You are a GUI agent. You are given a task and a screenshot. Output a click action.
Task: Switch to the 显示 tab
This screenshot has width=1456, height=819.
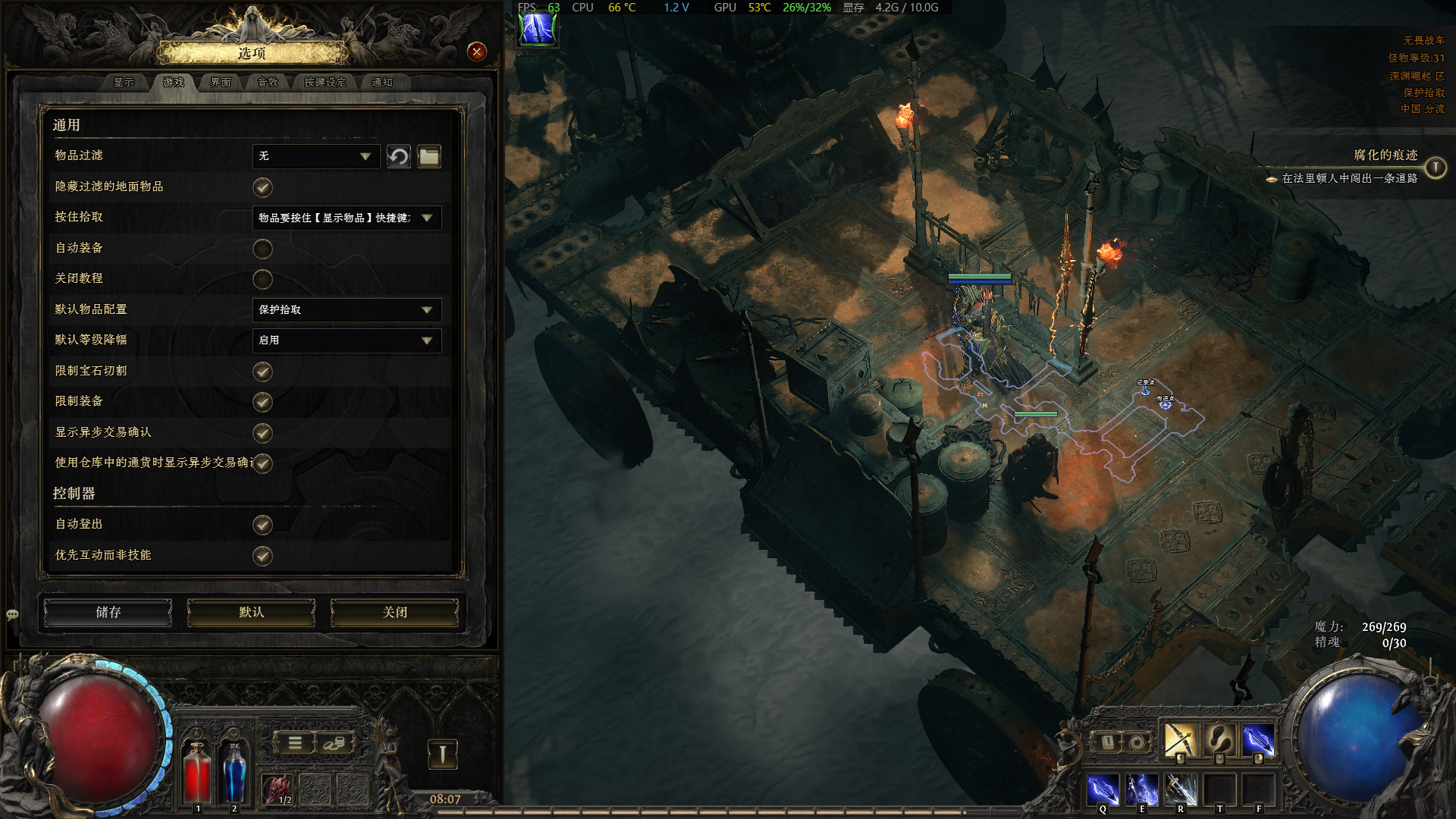coord(124,82)
